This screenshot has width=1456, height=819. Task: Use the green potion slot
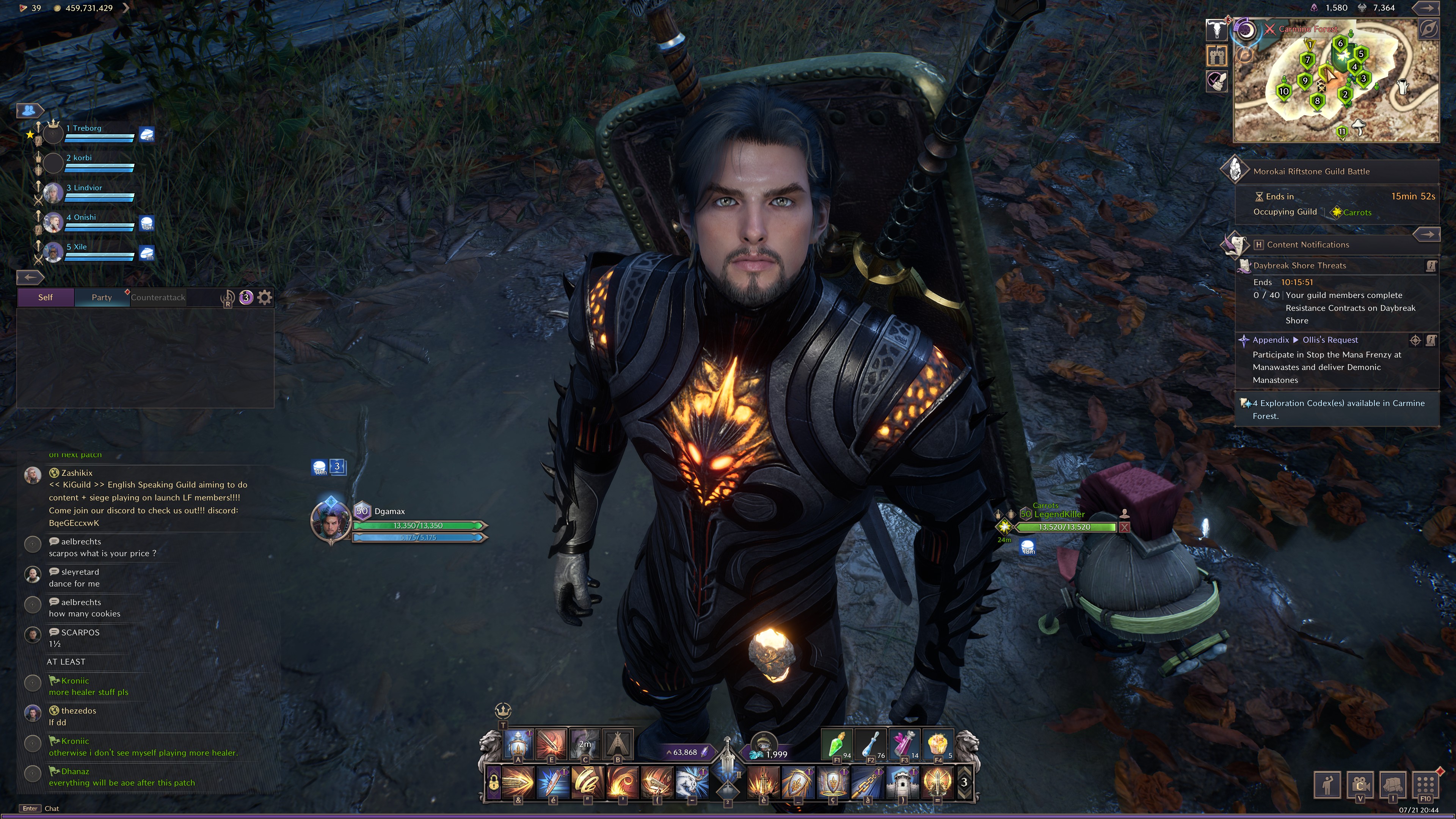pos(836,745)
